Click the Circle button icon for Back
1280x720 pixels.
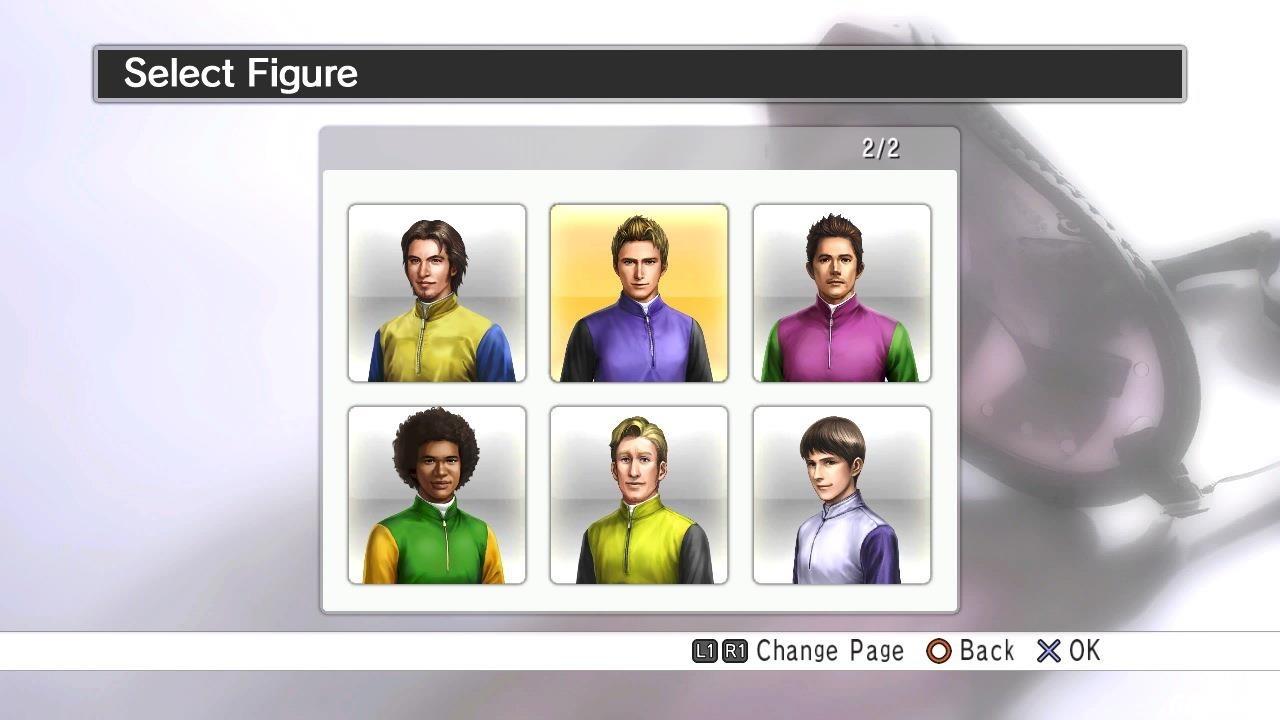point(941,651)
